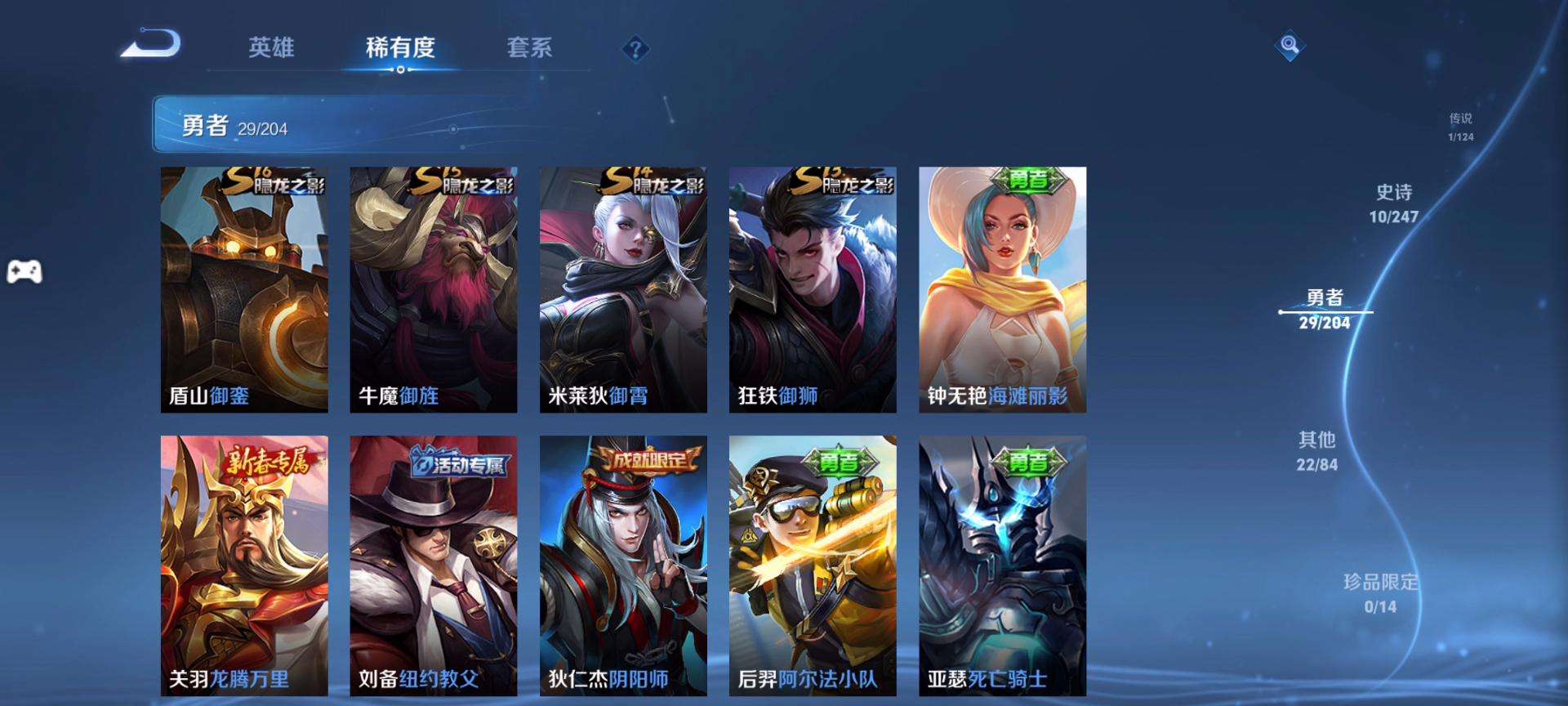Jump to 史诗 rarity section

(1393, 203)
